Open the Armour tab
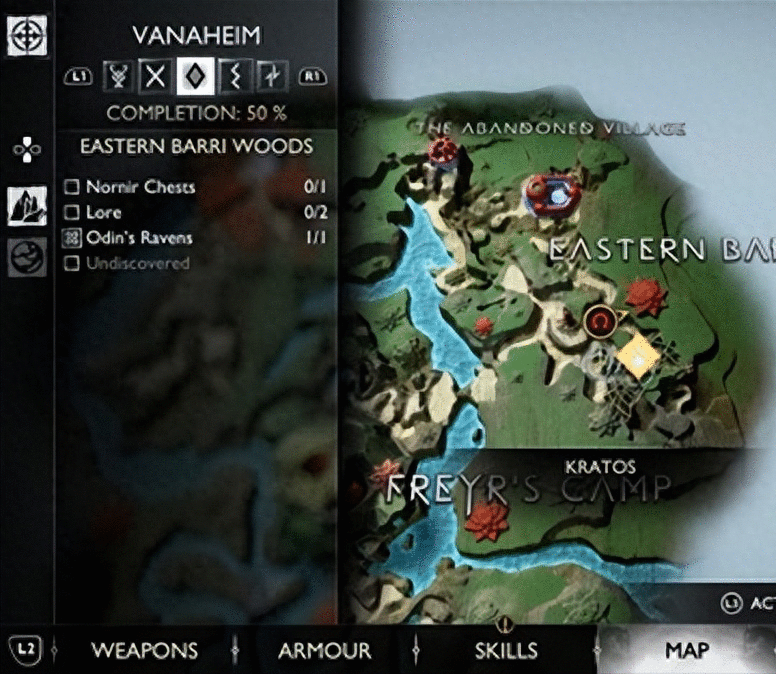The image size is (776, 674). pyautogui.click(x=324, y=650)
